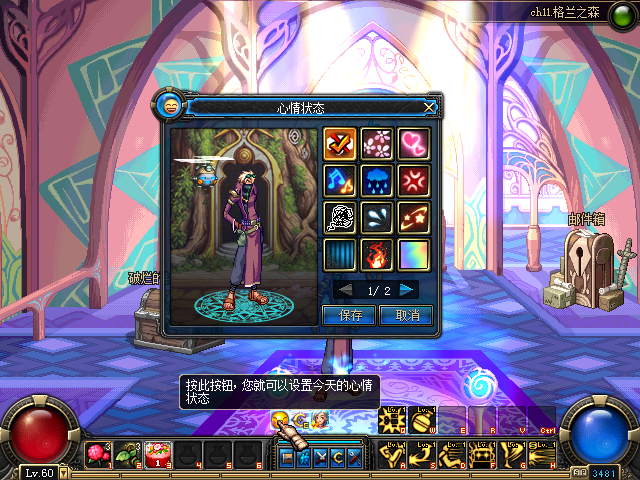This screenshot has height=480, width=640.
Task: Choose the pink flower petals mood
Action: [377, 144]
